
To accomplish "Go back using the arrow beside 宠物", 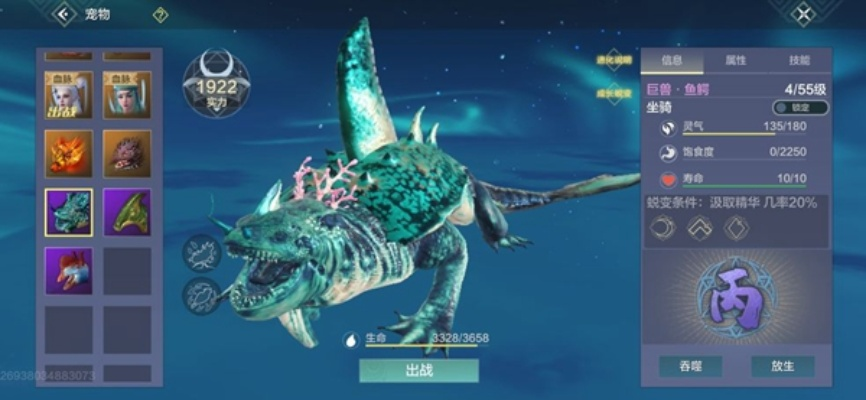I will pos(66,14).
